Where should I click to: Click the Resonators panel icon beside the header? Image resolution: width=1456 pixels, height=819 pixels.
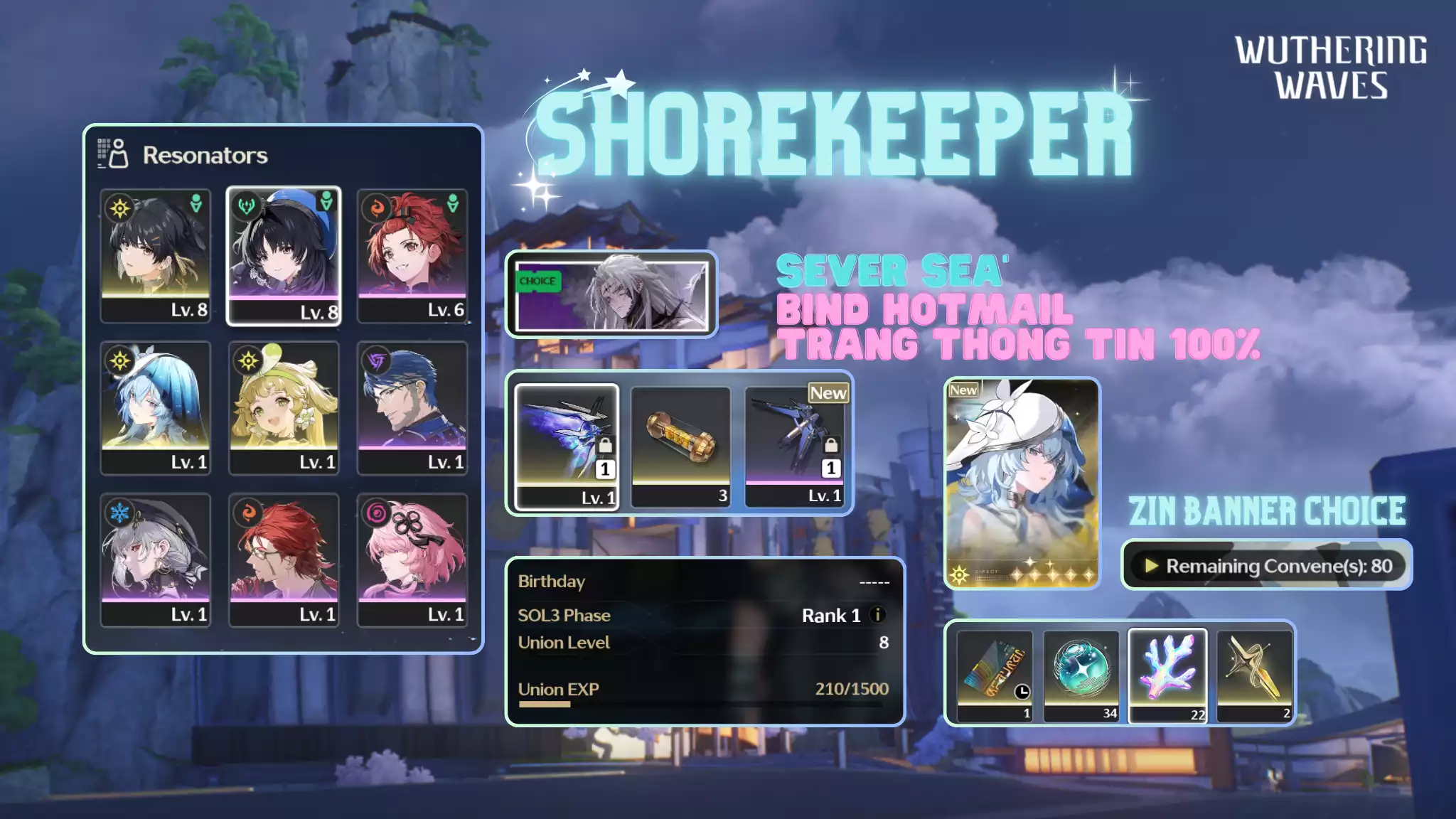coord(110,154)
